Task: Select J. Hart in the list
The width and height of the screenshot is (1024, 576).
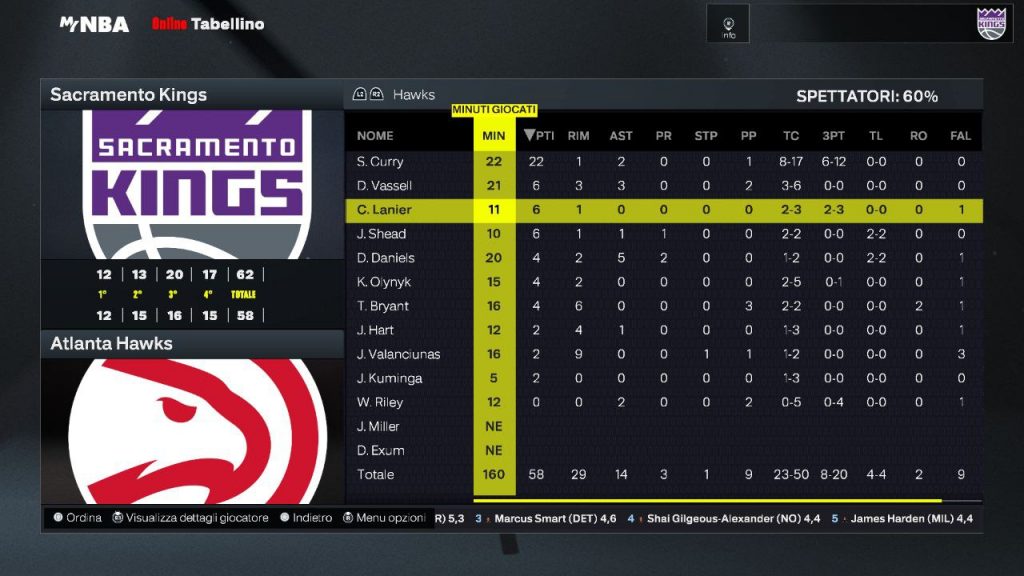Action: point(375,330)
